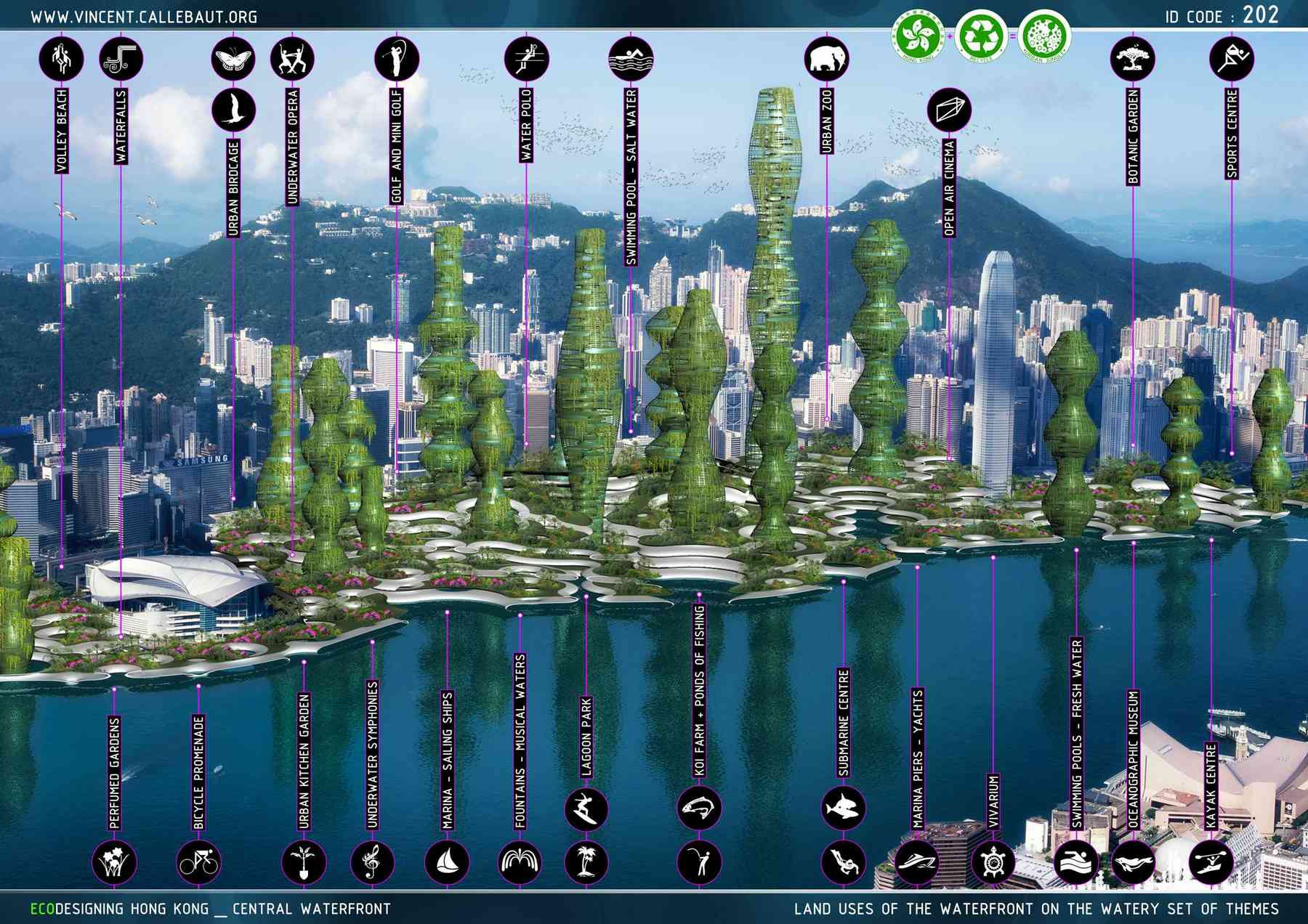
Task: Select the Volley Beach icon
Action: (x=61, y=58)
